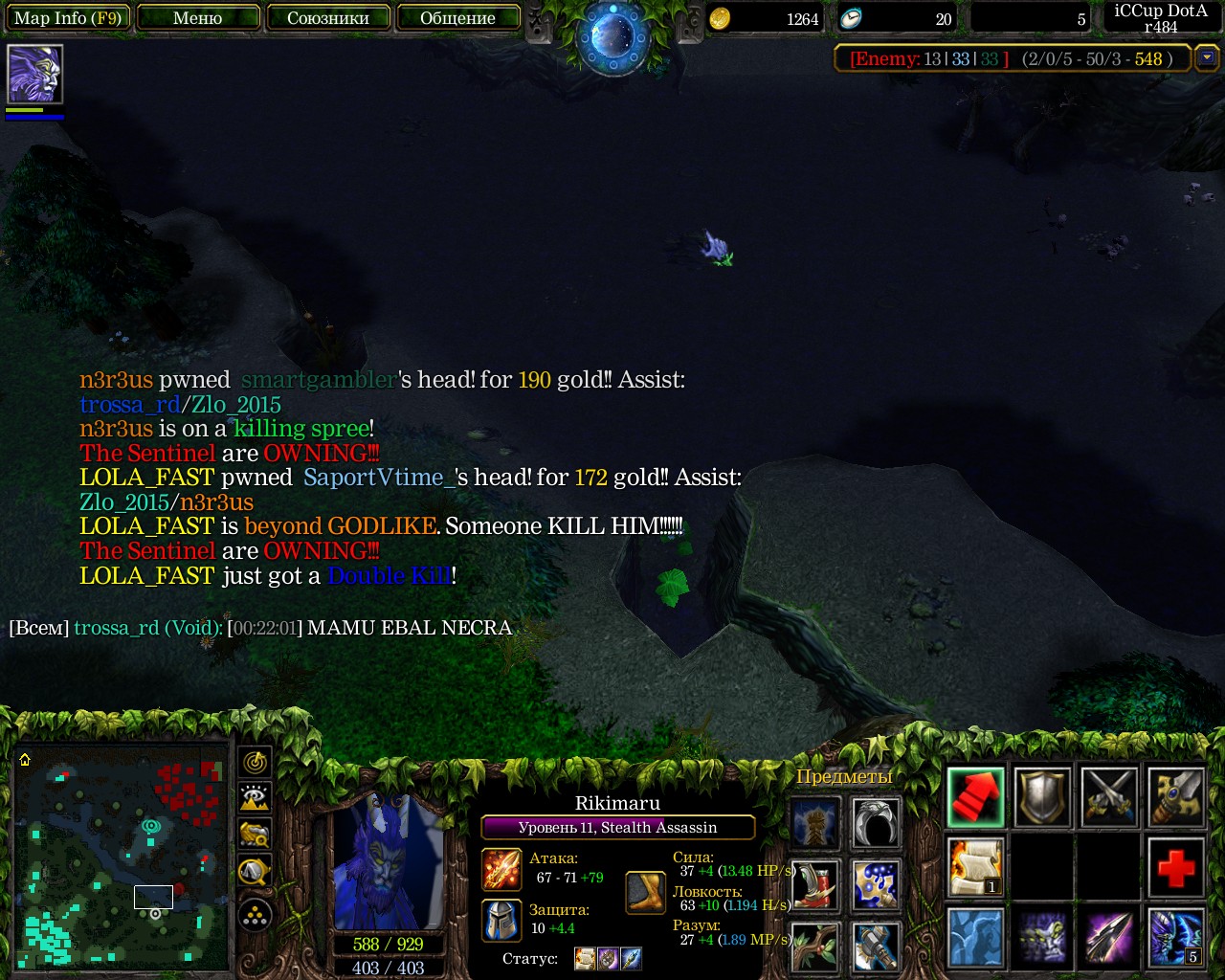Activate the minimap signal ping button
Image resolution: width=1225 pixels, height=980 pixels.
click(255, 763)
